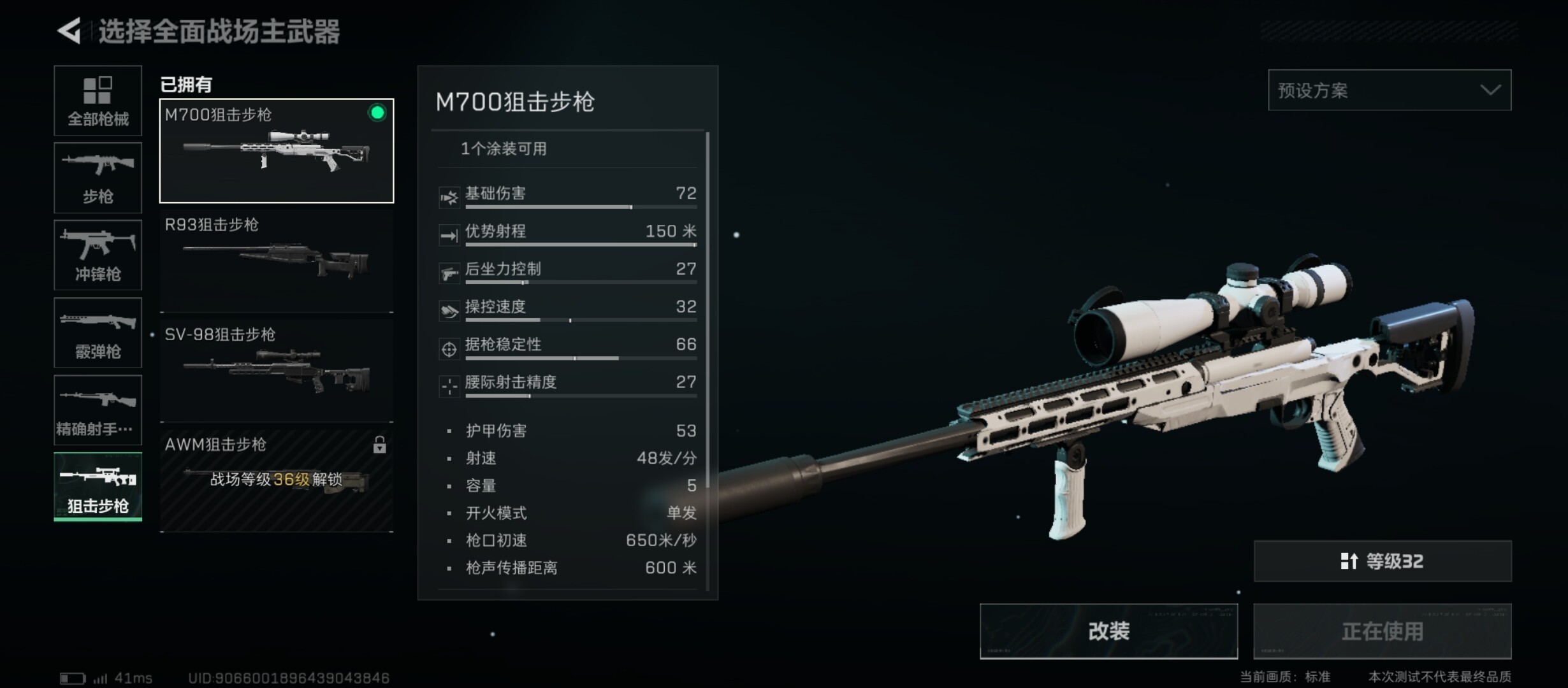Select the 冲锋枪 SMG category icon
Screen dimensions: 1568x688
97,255
